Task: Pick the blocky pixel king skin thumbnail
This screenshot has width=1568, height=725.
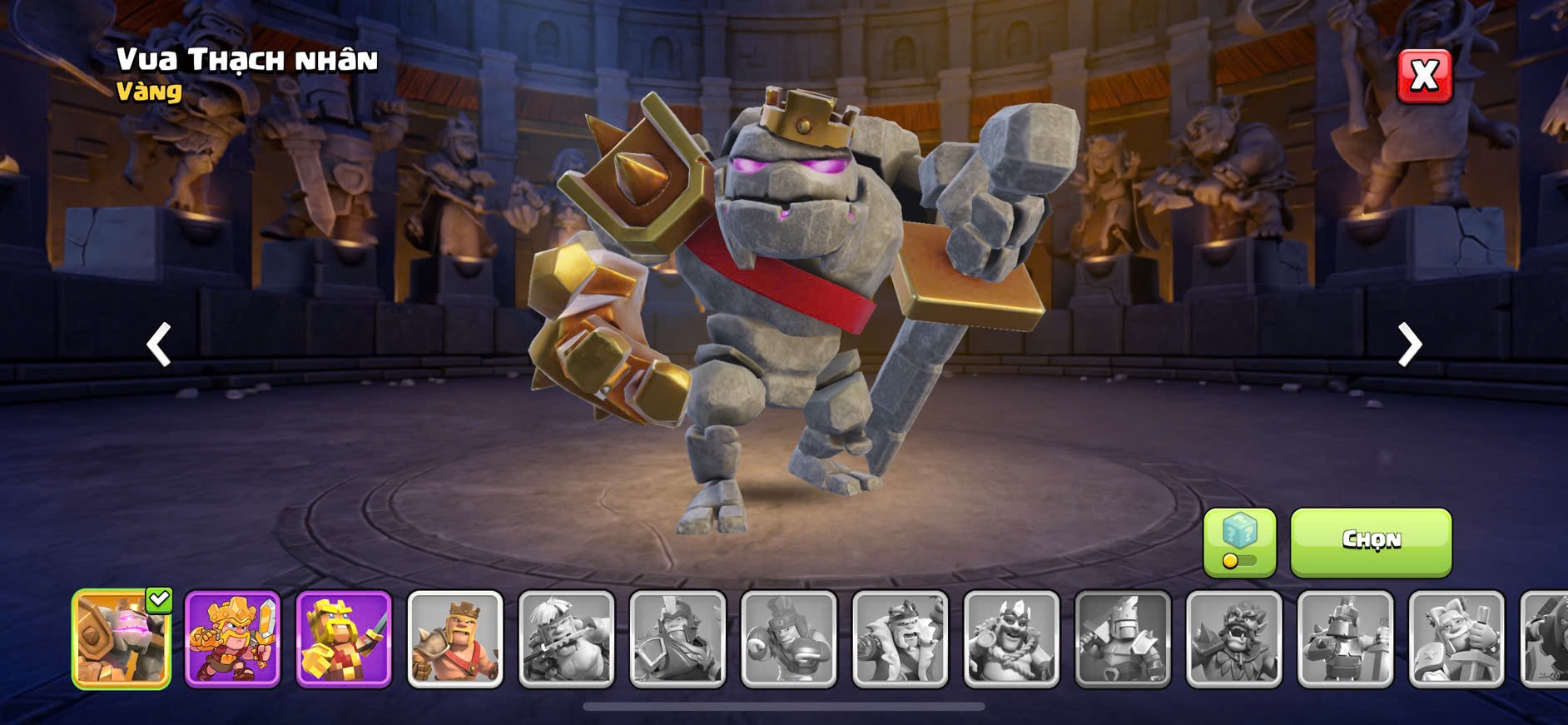Action: (x=344, y=639)
